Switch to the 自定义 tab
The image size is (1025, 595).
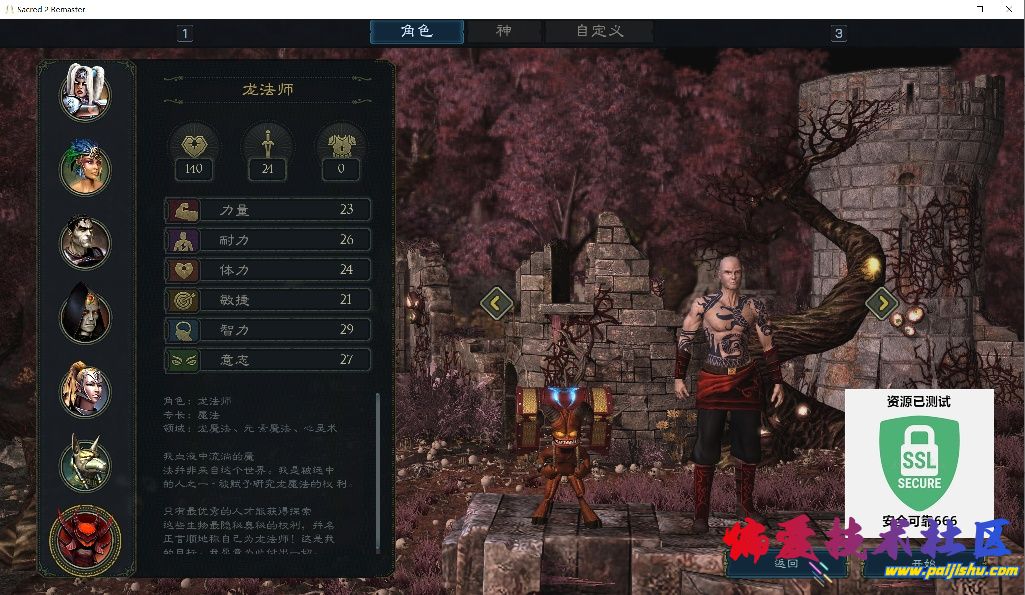600,31
